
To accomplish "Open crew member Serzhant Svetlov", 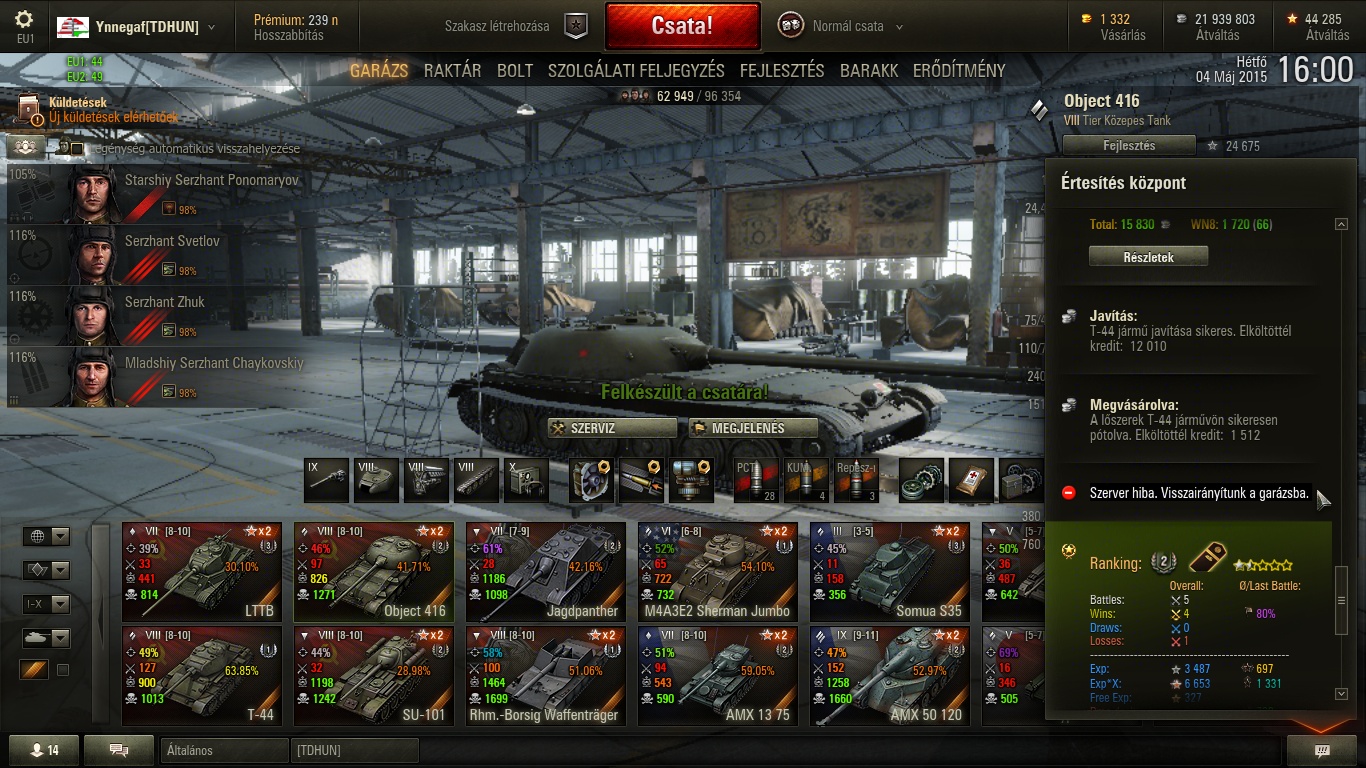I will [x=170, y=254].
